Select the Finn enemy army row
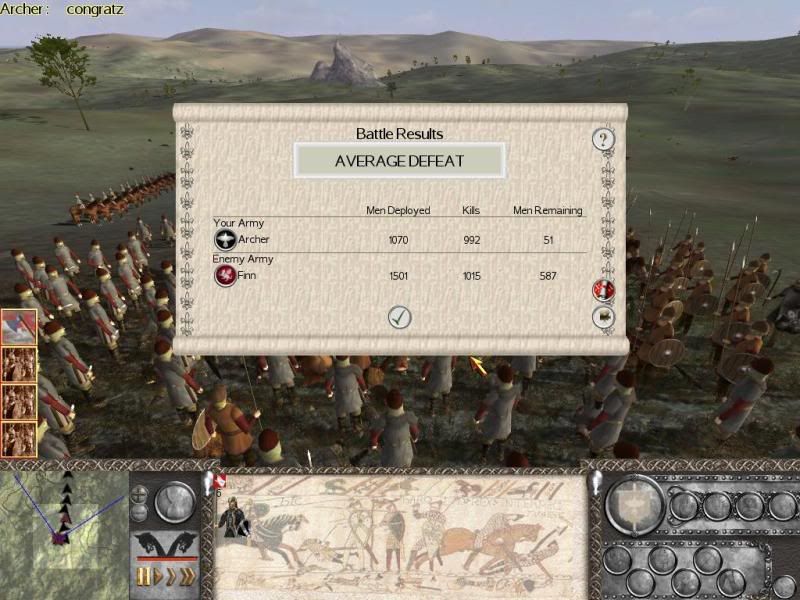800x600 pixels. tap(398, 276)
